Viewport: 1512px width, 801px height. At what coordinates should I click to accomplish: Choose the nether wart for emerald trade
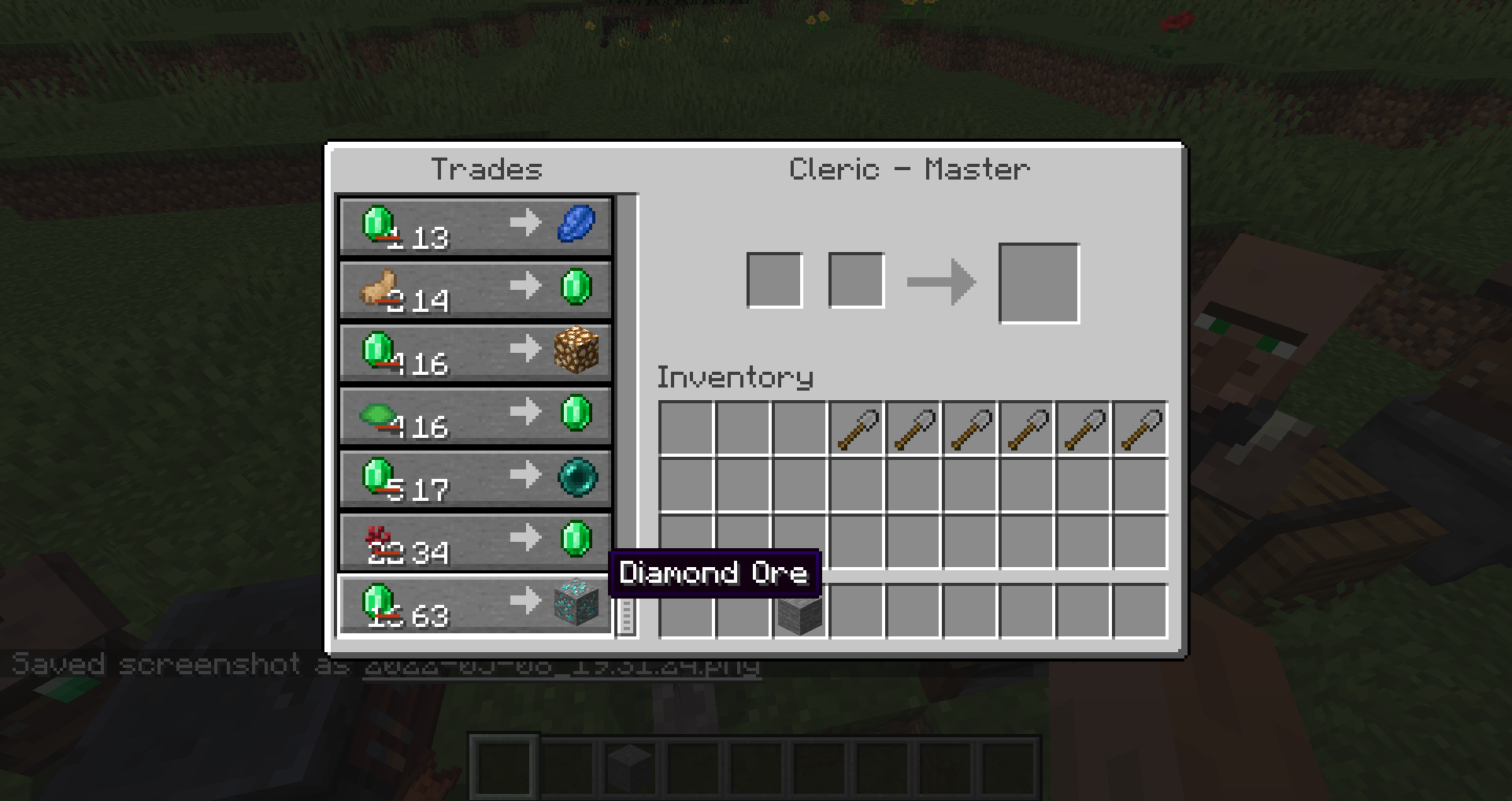coord(475,542)
